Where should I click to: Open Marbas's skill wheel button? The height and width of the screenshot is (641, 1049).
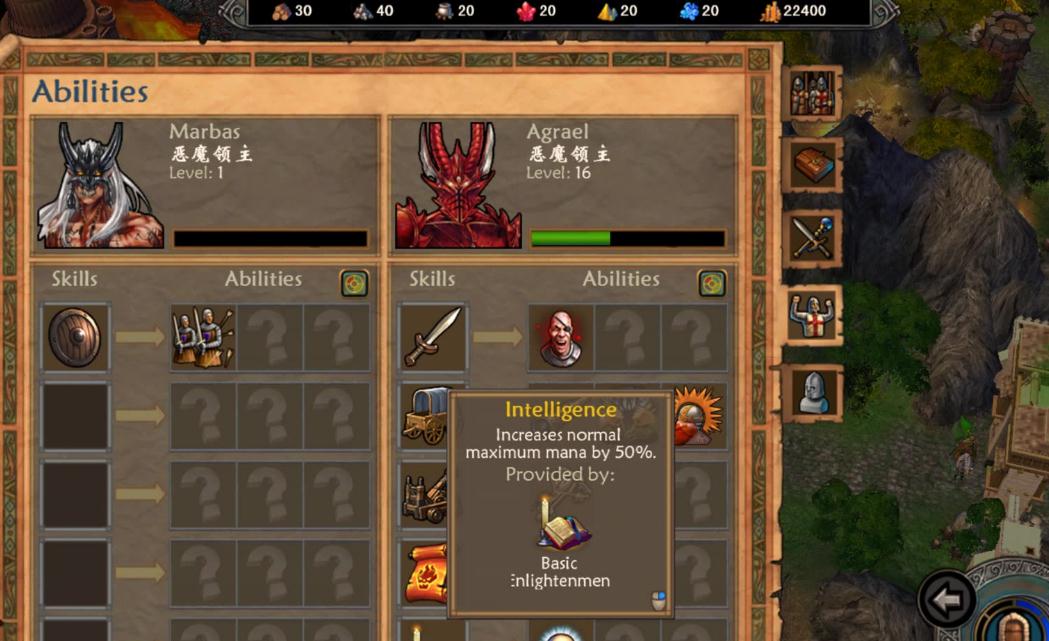click(x=354, y=283)
